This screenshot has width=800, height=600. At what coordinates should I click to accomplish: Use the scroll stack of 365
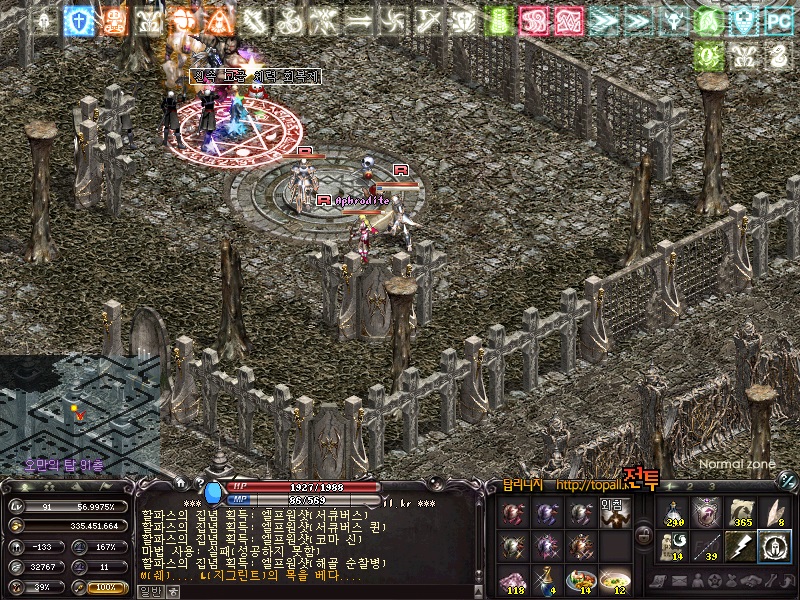click(739, 512)
